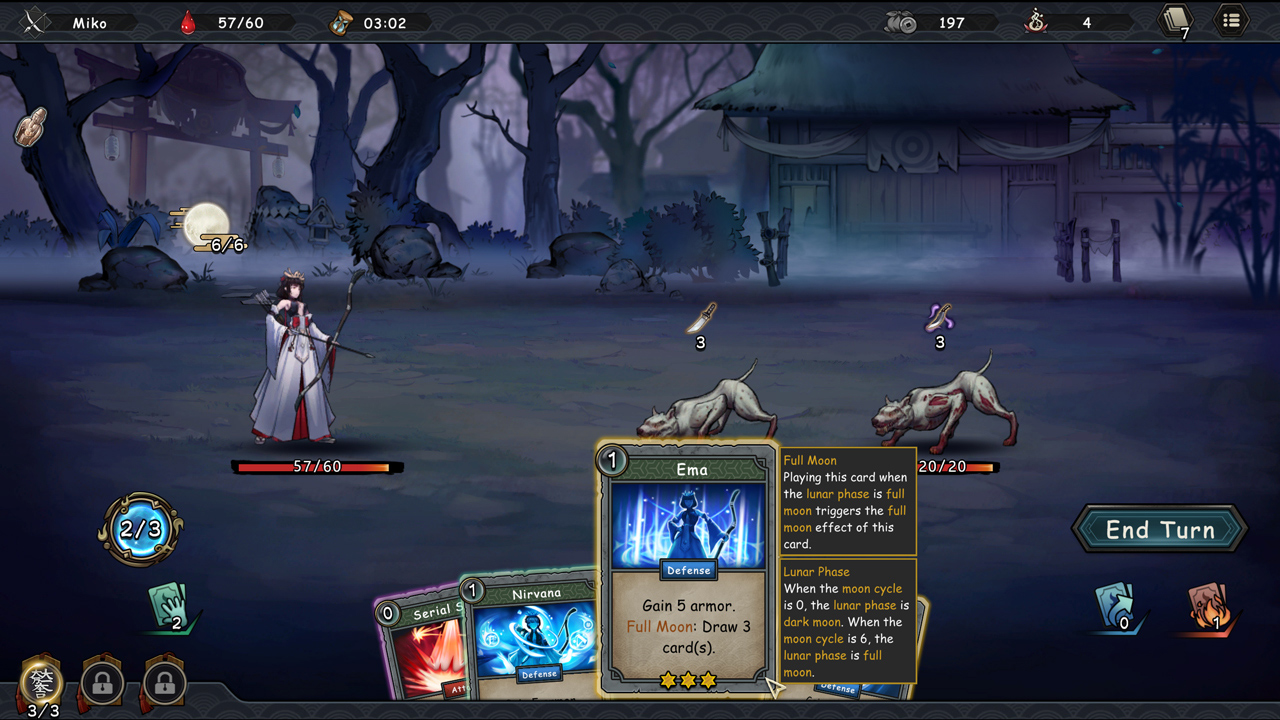The image size is (1280, 720).
Task: Open the deck viewer showing 7 cards
Action: 1176,20
